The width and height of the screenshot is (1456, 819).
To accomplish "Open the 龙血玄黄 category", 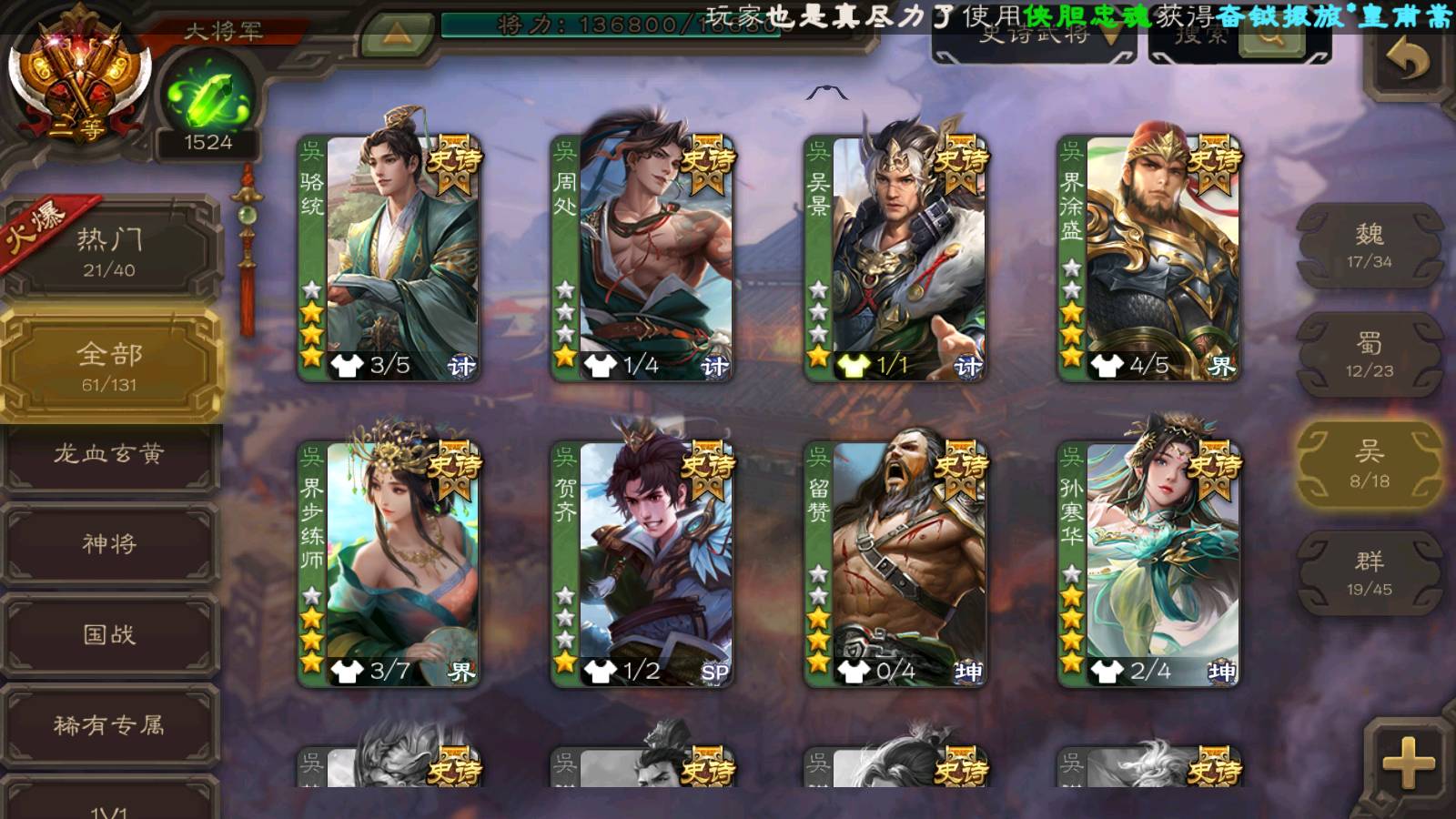I will pos(109,454).
